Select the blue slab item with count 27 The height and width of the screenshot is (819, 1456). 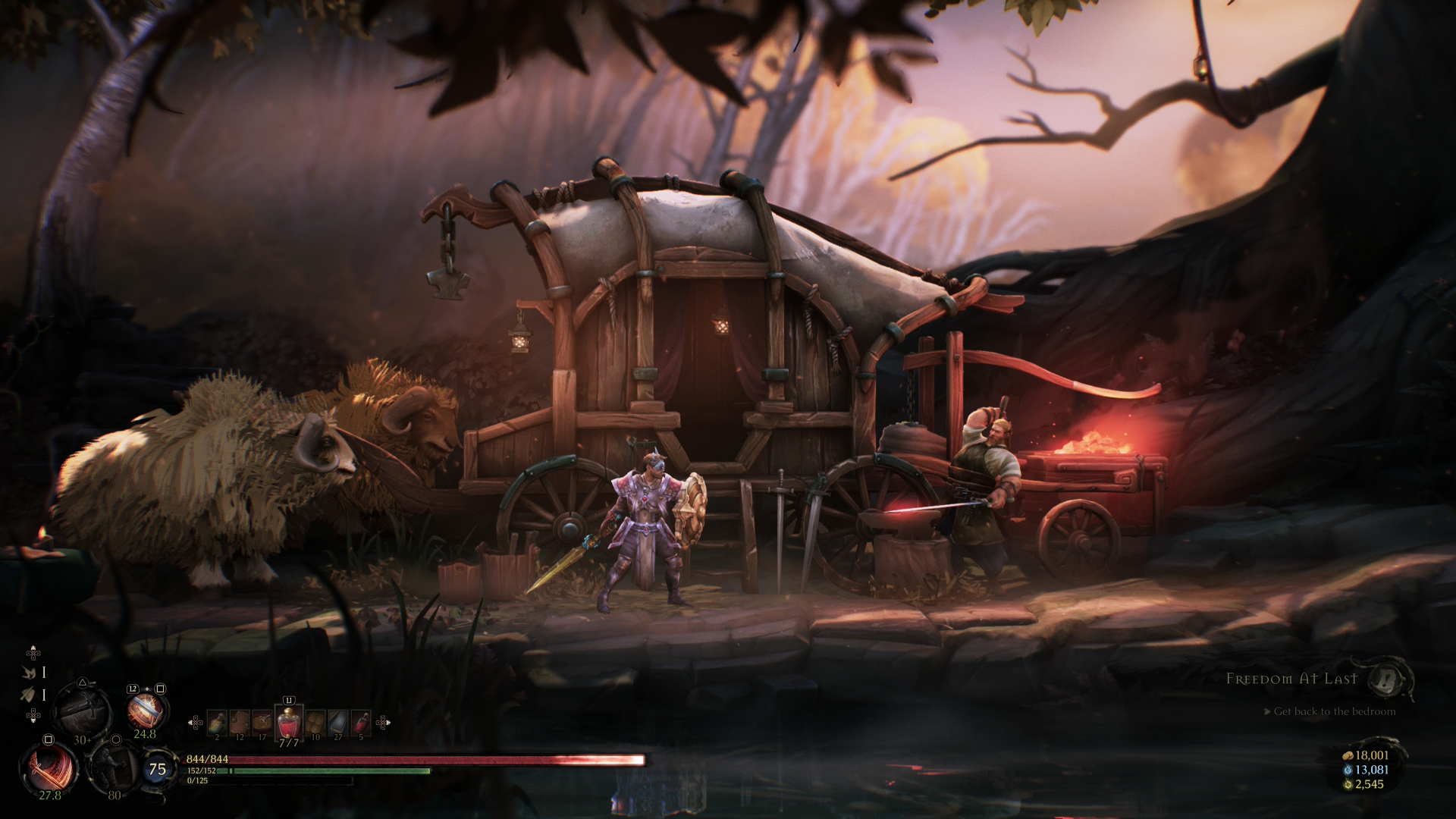click(x=338, y=722)
